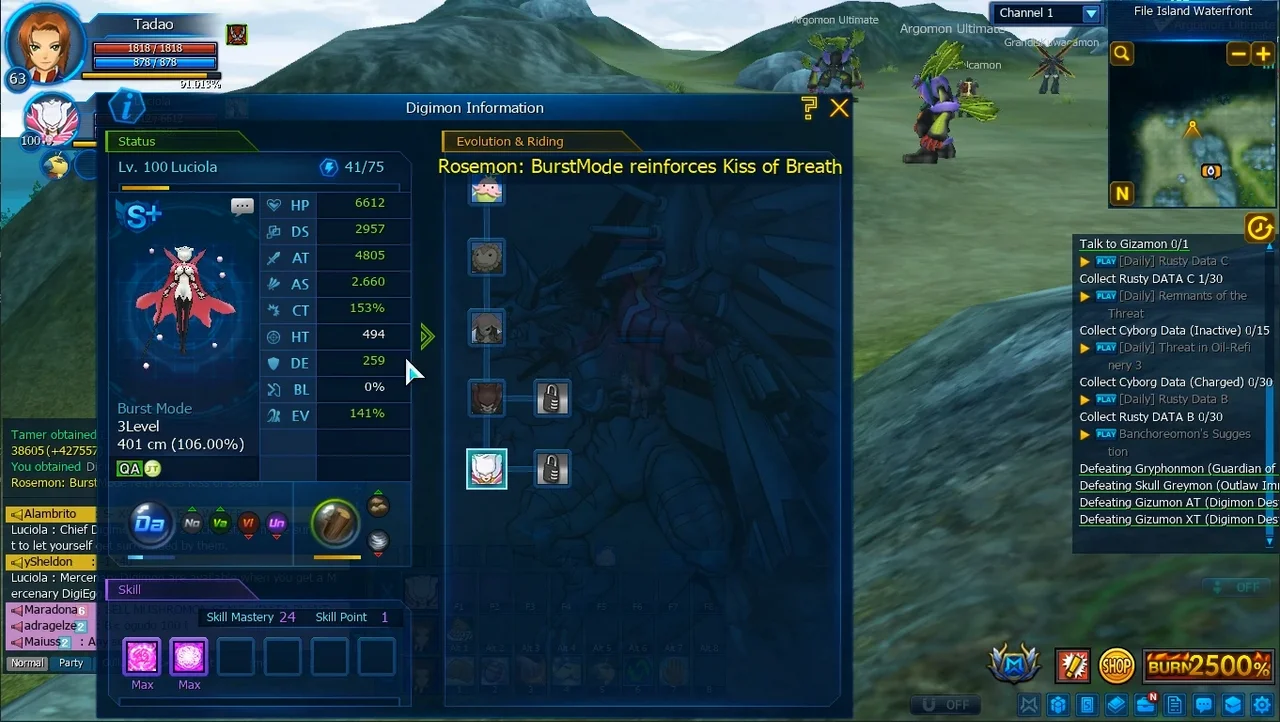Zoom out the minimap with minus button

[x=1238, y=54]
